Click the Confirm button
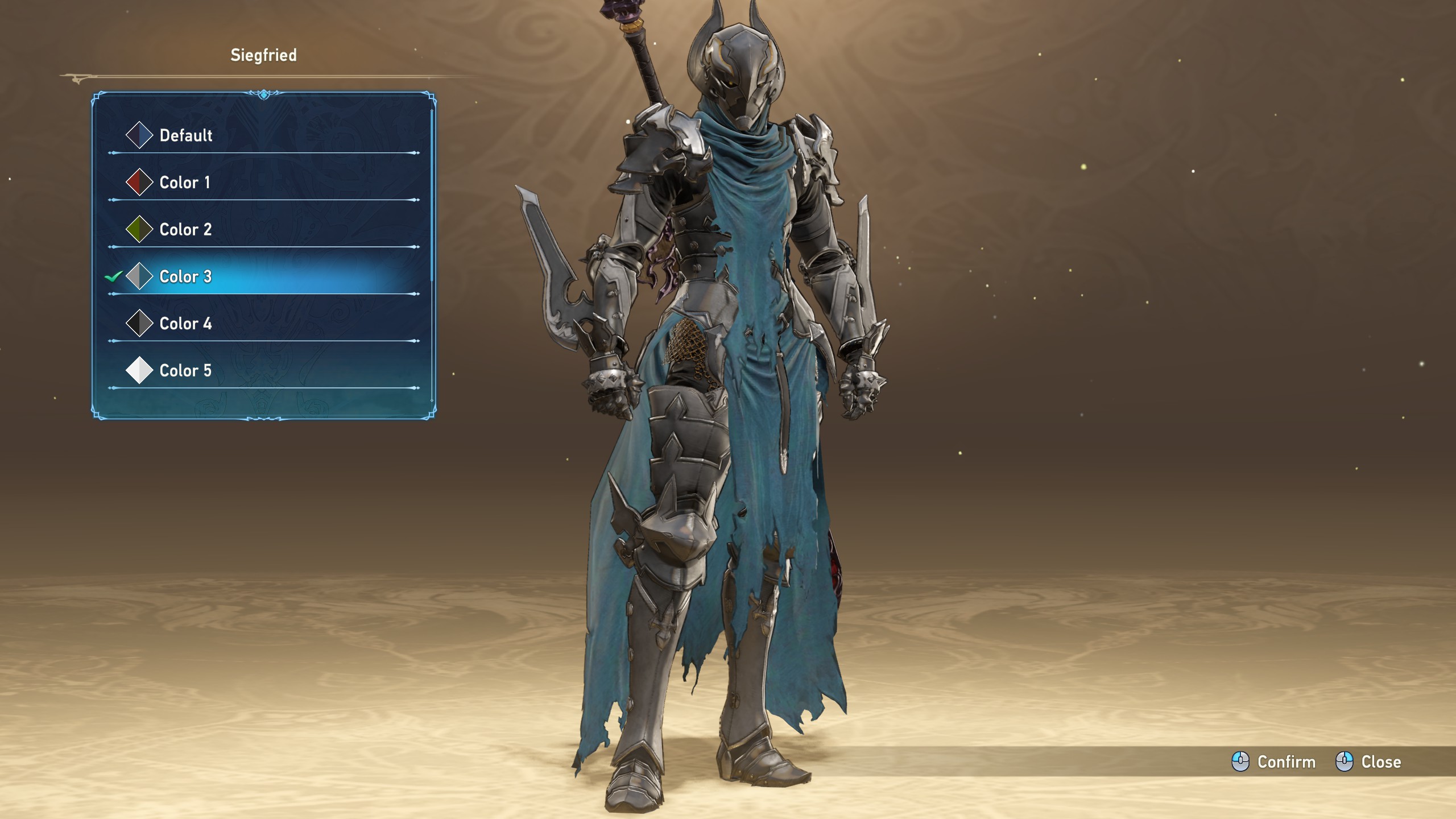Image resolution: width=1456 pixels, height=819 pixels. click(x=1274, y=762)
